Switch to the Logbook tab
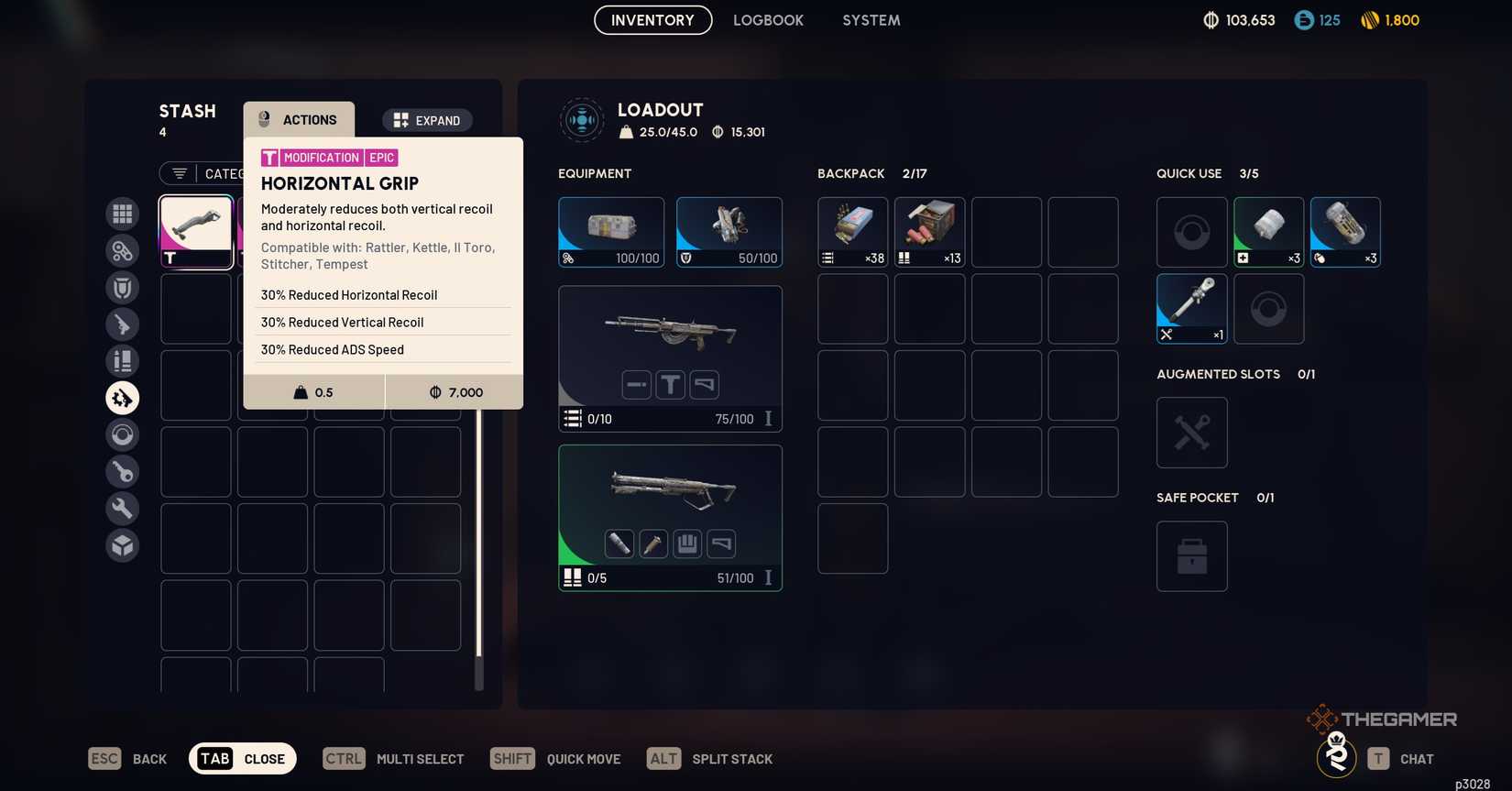 [x=768, y=19]
